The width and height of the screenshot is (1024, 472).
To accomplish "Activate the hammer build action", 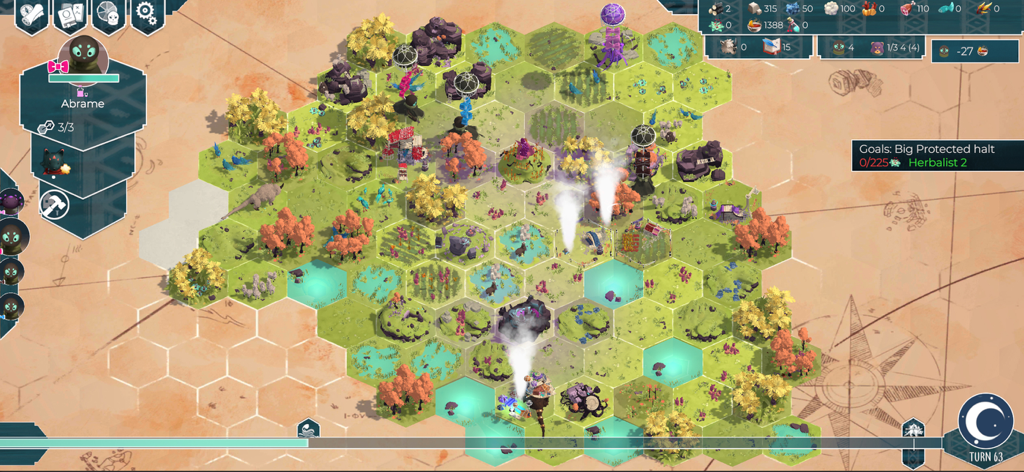I will click(55, 204).
